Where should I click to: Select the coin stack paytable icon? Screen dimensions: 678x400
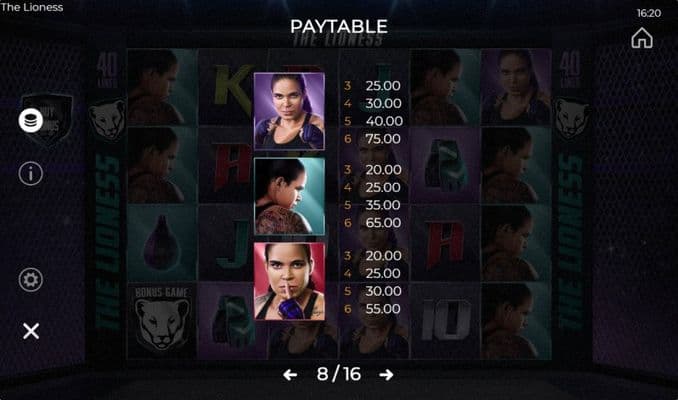(31, 120)
